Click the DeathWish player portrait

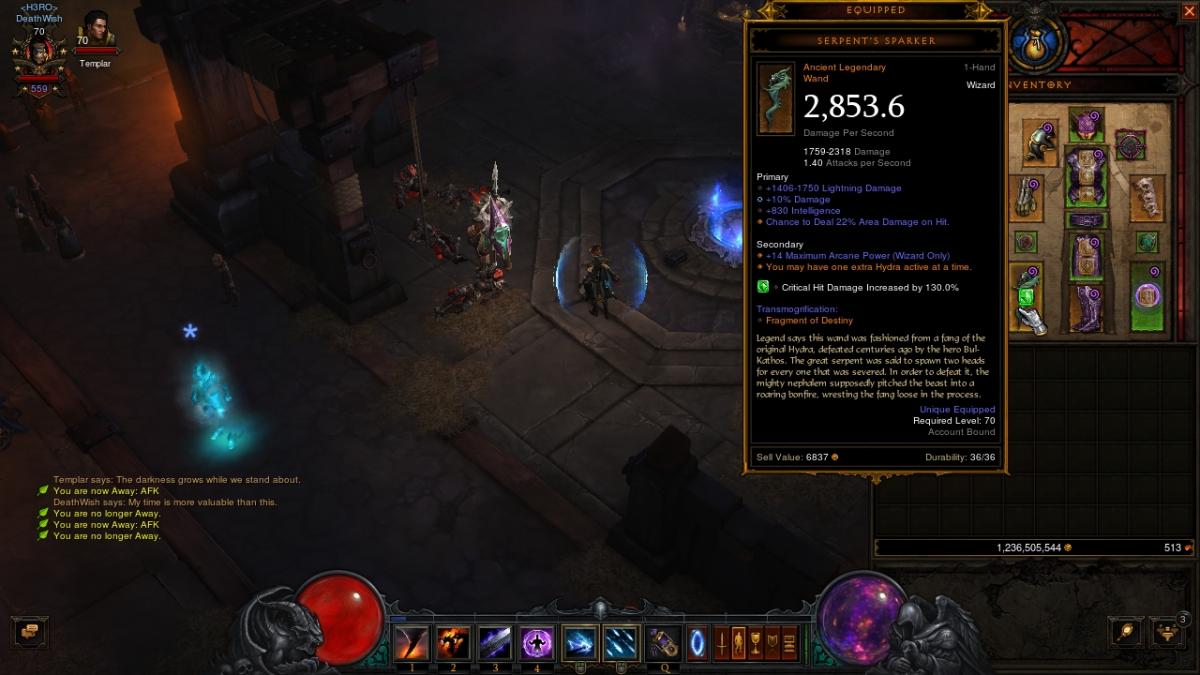click(x=38, y=55)
